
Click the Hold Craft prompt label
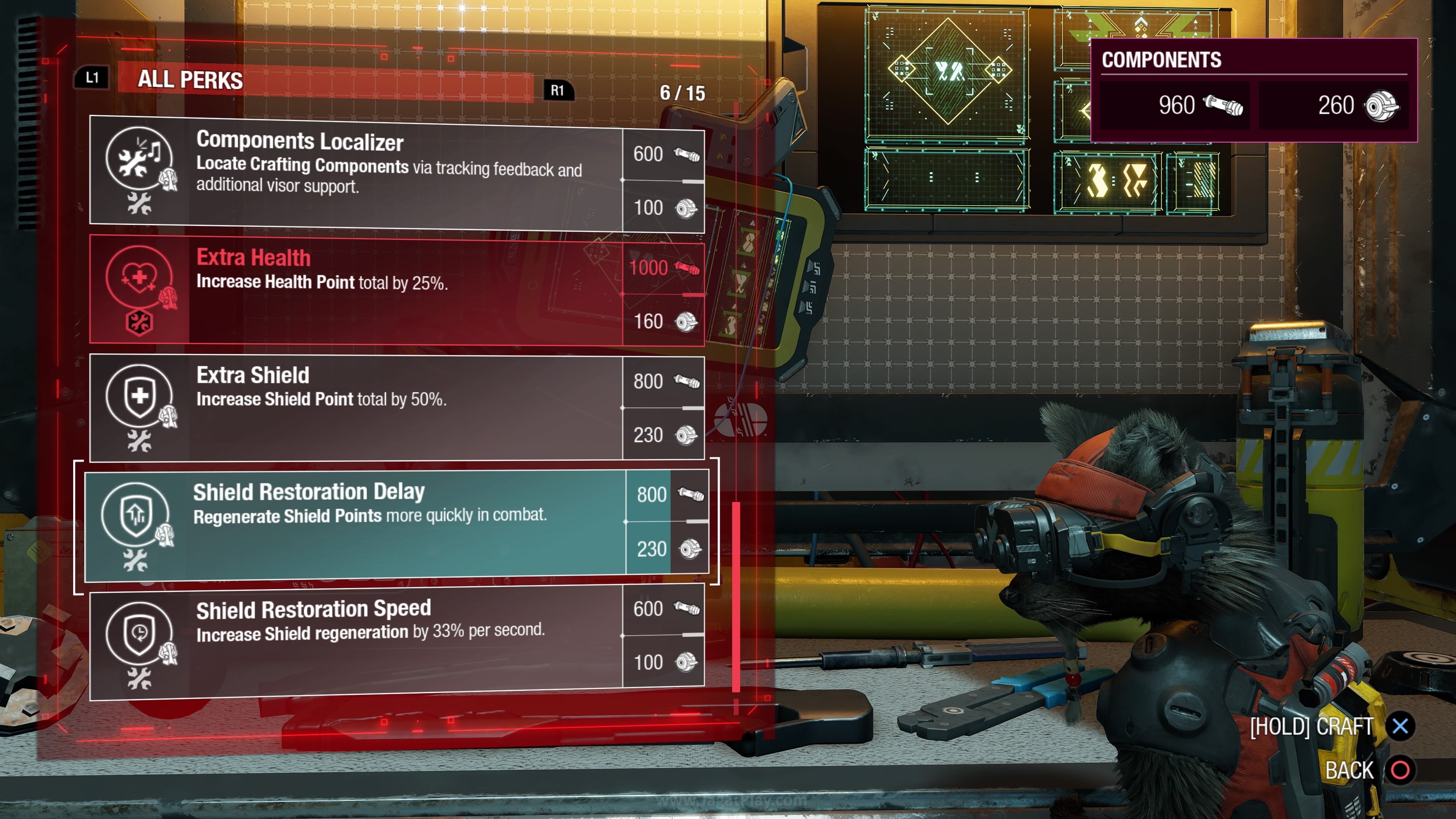click(1311, 727)
